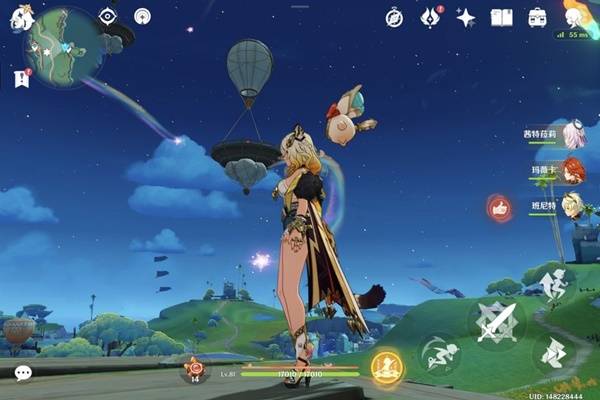The image size is (600, 400).
Task: Switch to party member 茜特菈莉
Action: pos(572,135)
